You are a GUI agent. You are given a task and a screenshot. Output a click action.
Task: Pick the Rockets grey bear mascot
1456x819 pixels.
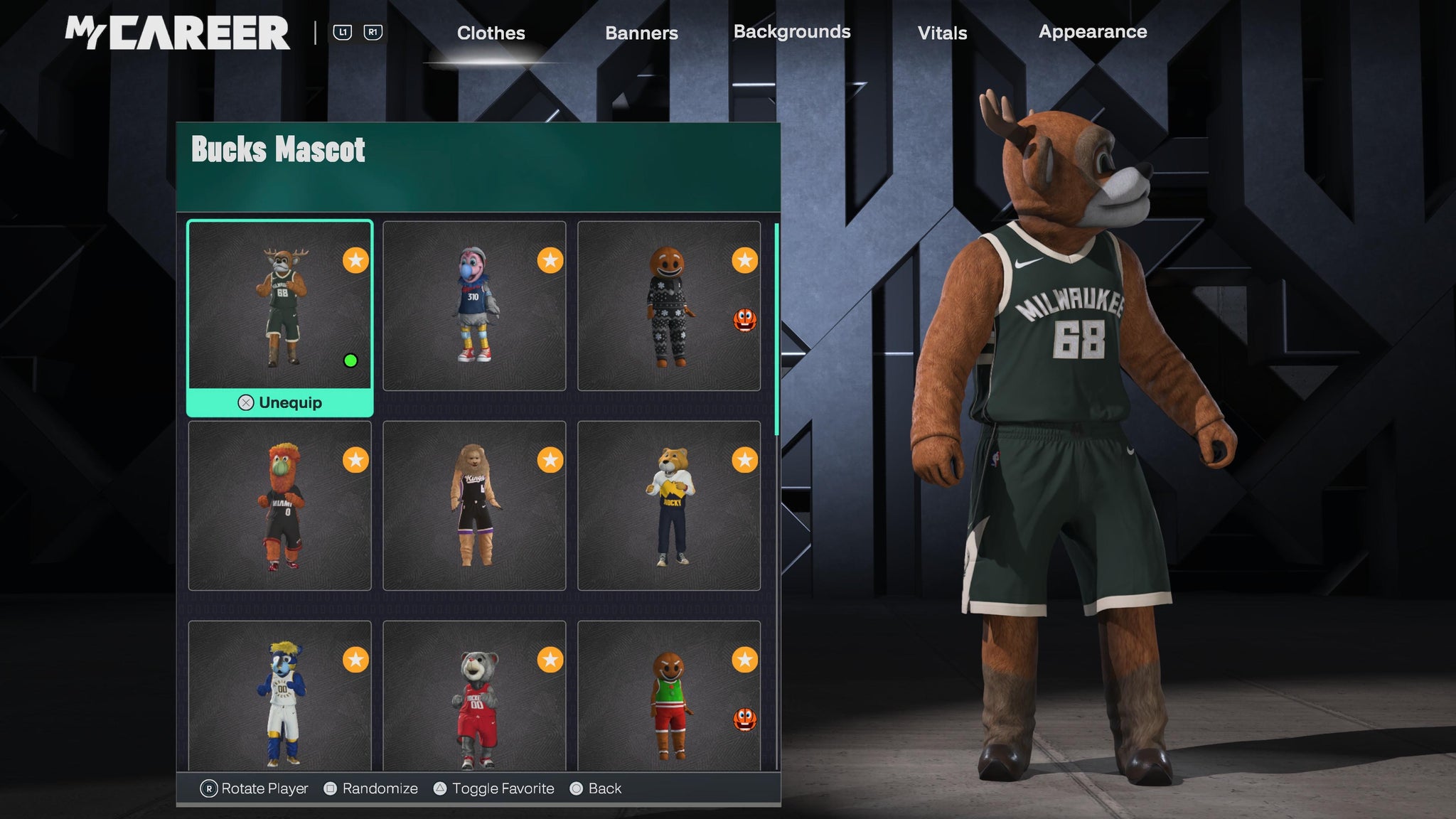point(474,697)
